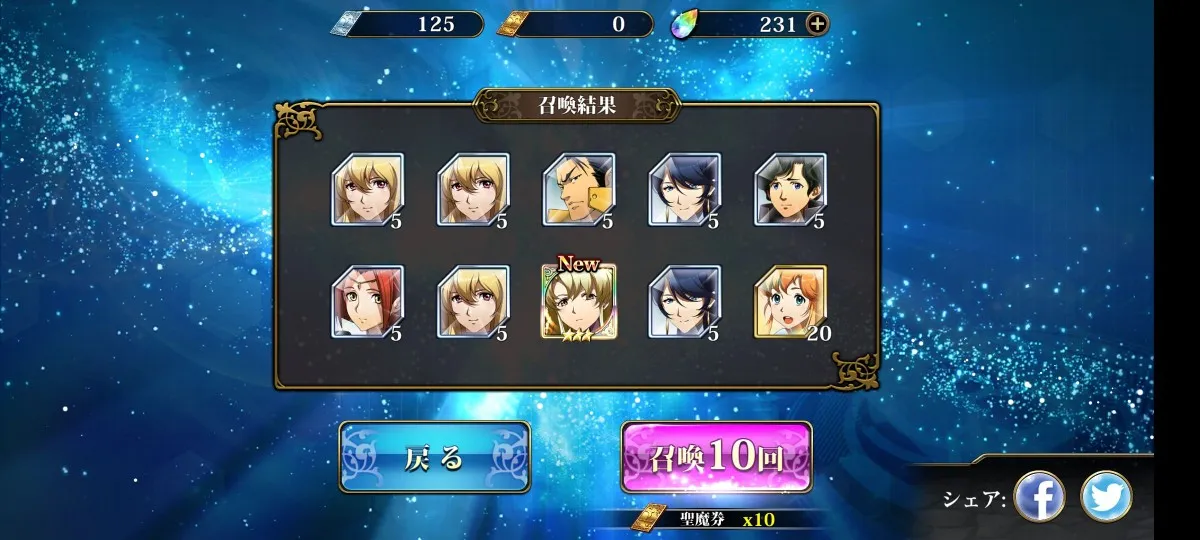This screenshot has width=1200, height=540.
Task: Select the short black-haired boy card
Action: coord(789,189)
